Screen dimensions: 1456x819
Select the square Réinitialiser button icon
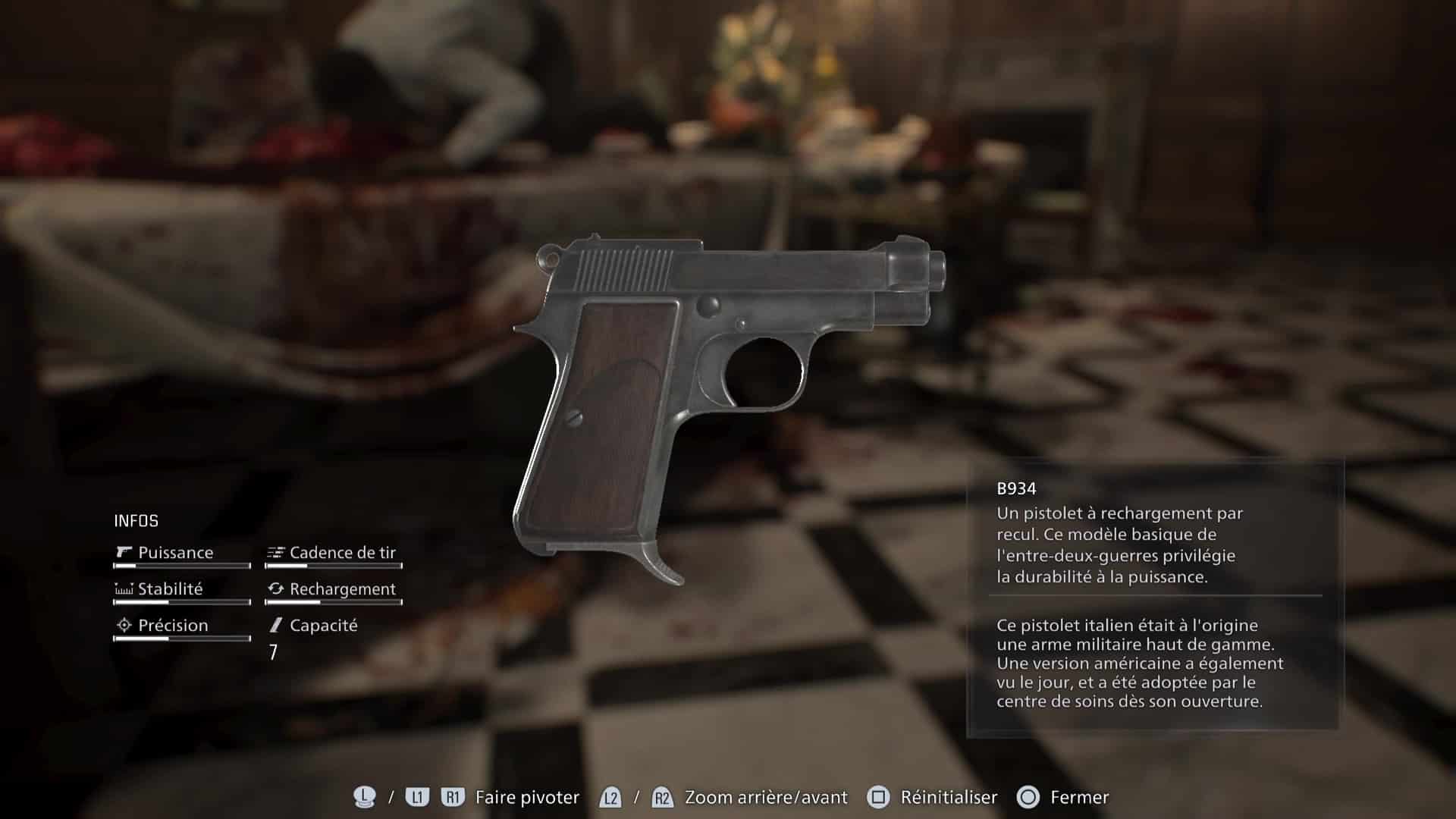[877, 798]
